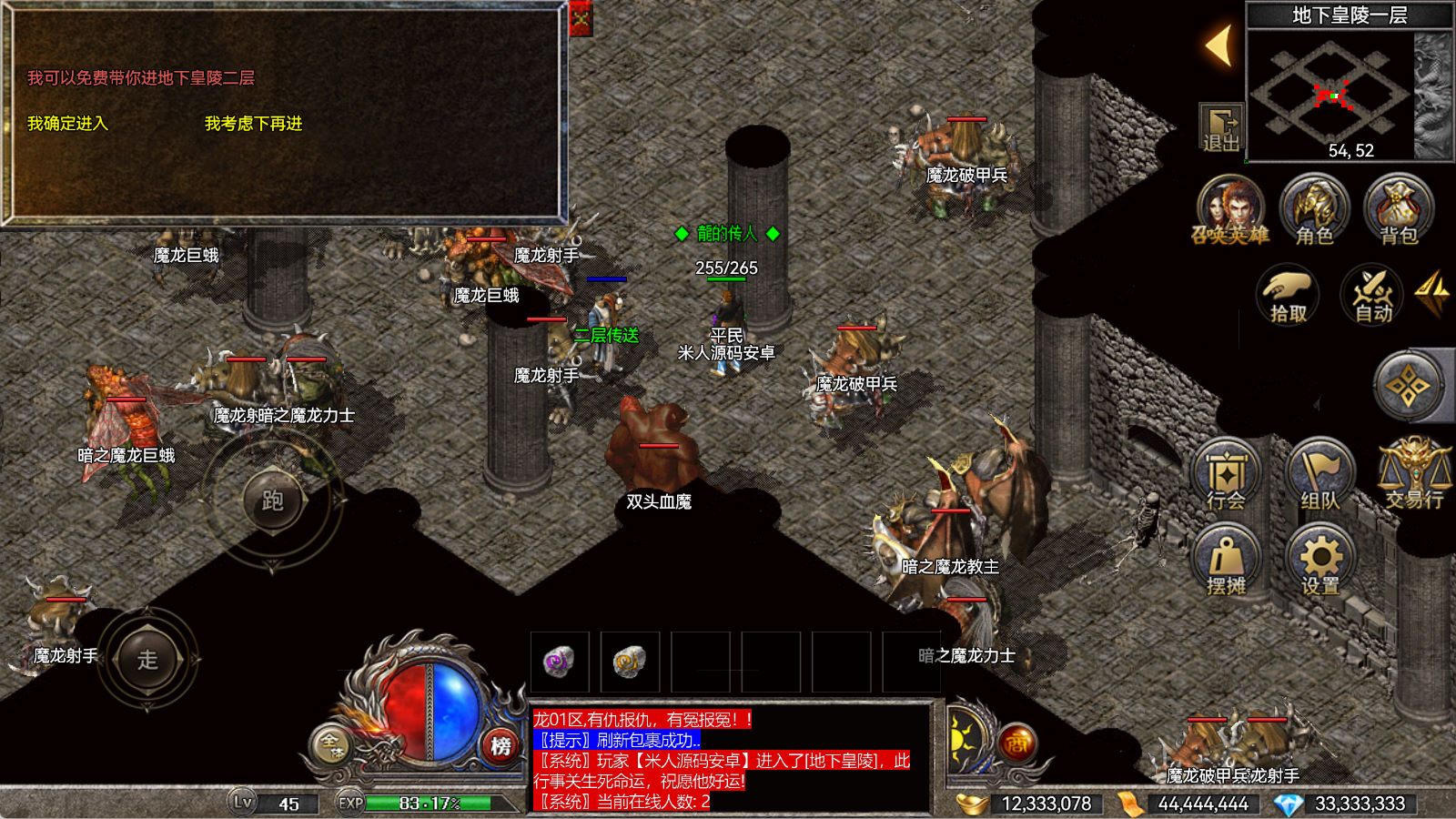Open the 角色 character sheet
The height and width of the screenshot is (819, 1456).
(1314, 211)
